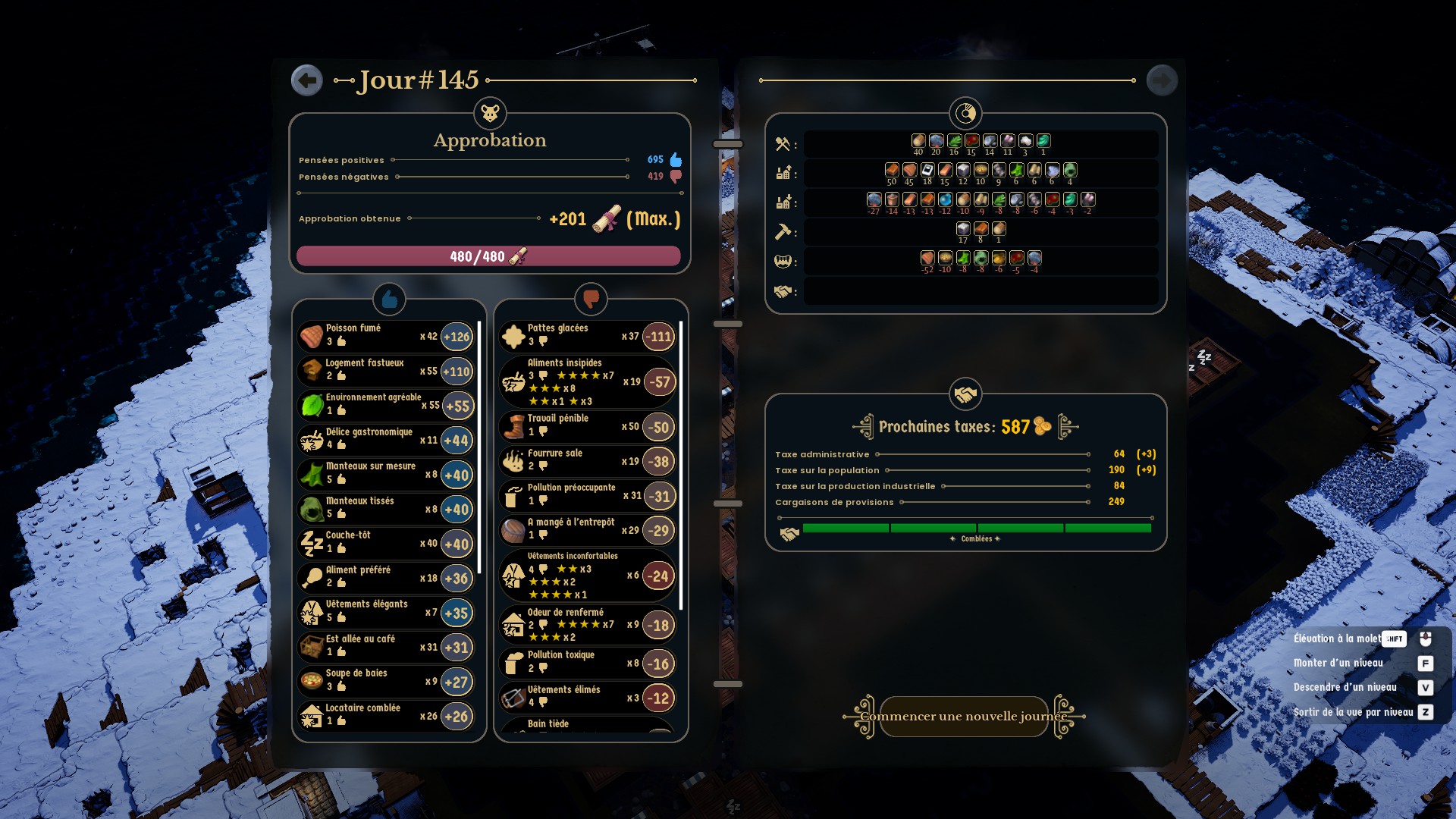Image resolution: width=1456 pixels, height=819 pixels.
Task: Go back with the left arrow button
Action: (x=307, y=80)
